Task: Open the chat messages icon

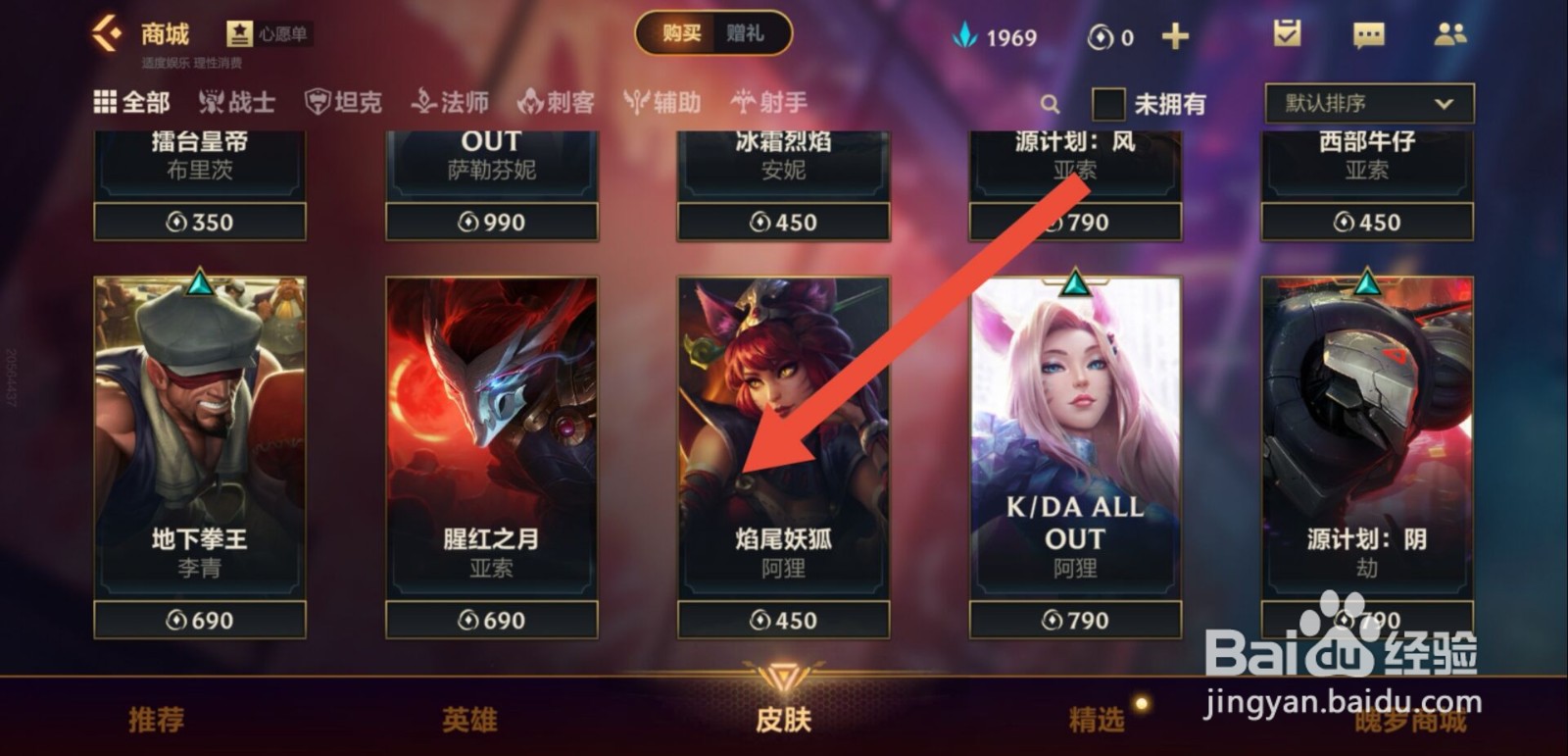Action: click(1366, 36)
